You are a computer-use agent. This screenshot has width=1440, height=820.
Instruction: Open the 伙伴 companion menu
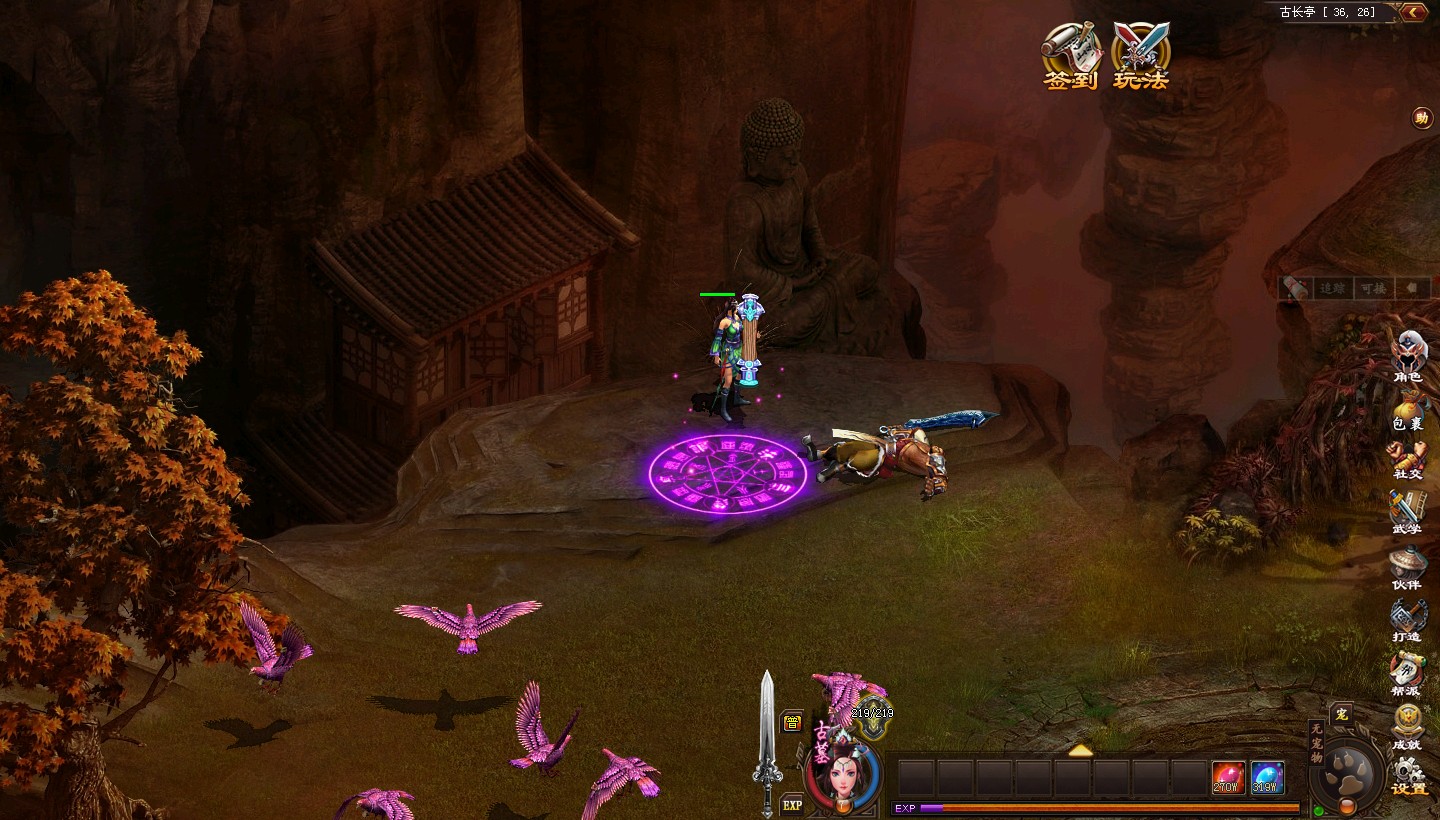(1407, 566)
